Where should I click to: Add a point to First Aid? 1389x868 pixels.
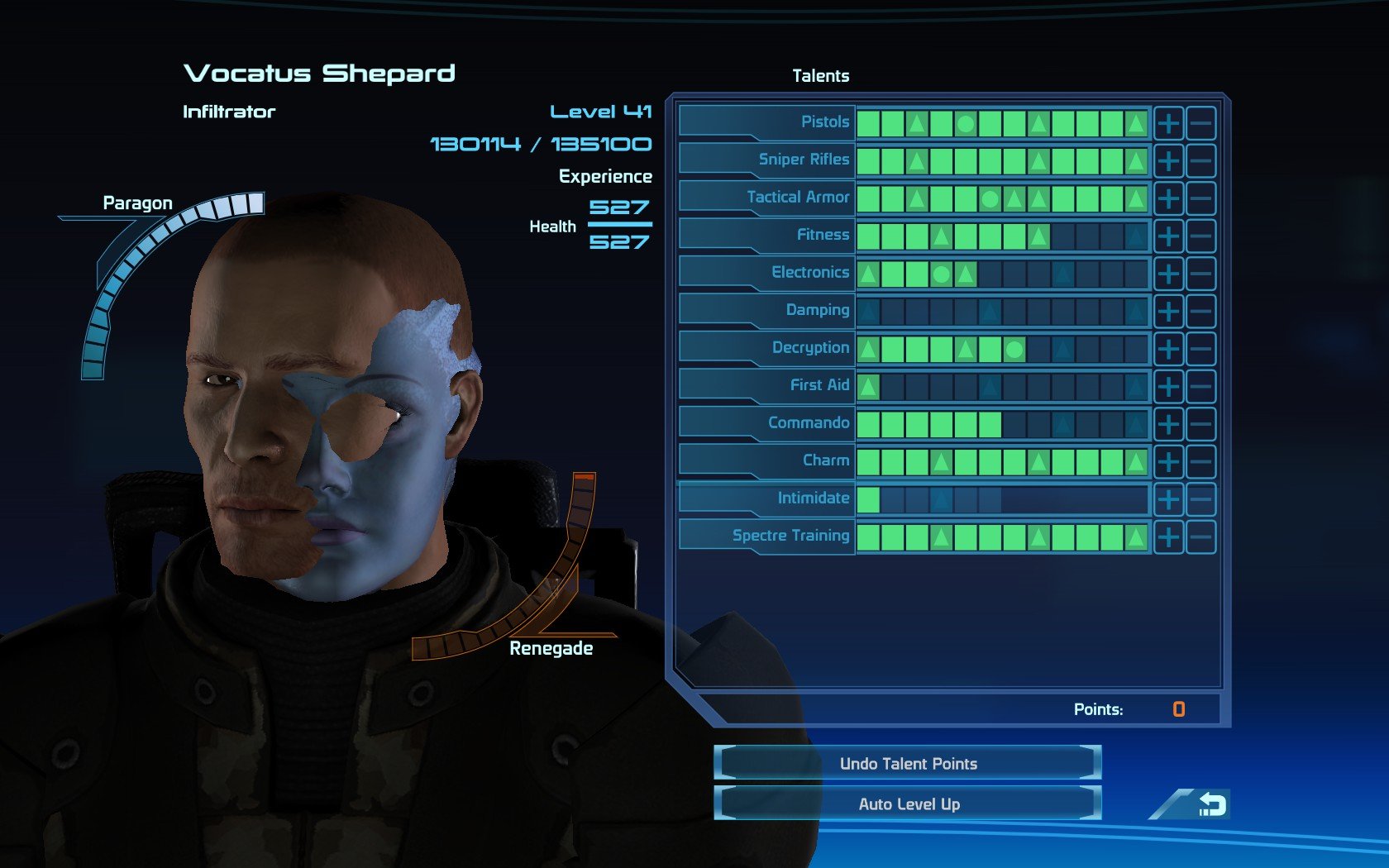pos(1168,387)
